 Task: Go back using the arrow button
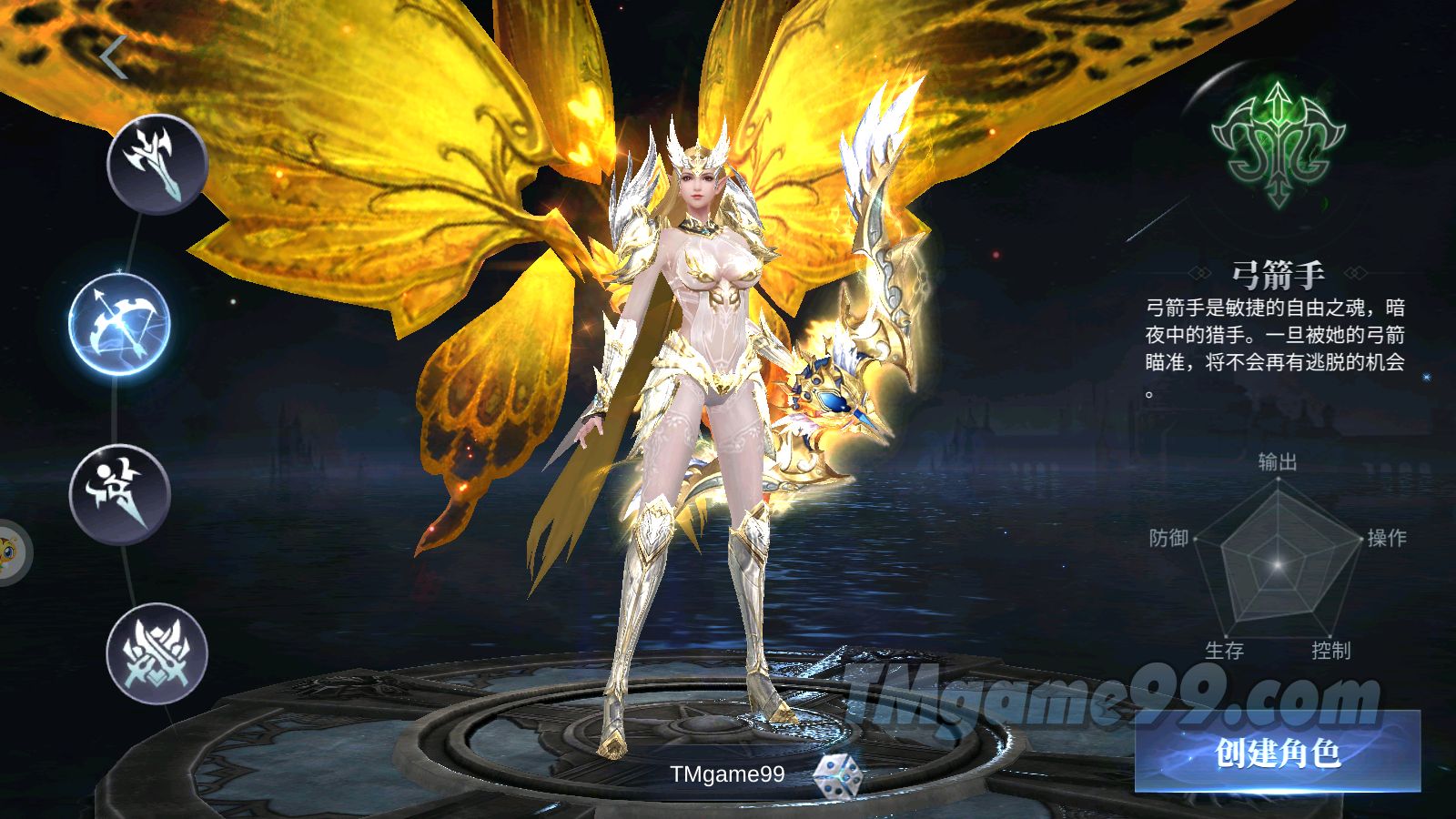(x=114, y=58)
